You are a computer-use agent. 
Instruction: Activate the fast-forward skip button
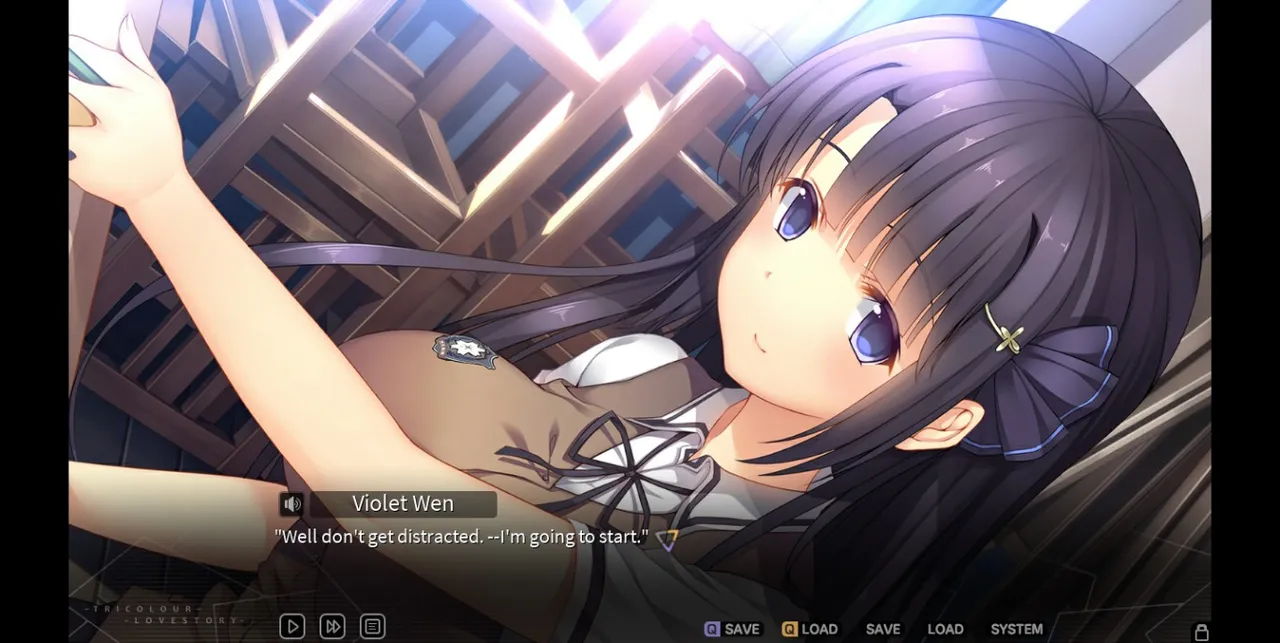pyautogui.click(x=332, y=627)
